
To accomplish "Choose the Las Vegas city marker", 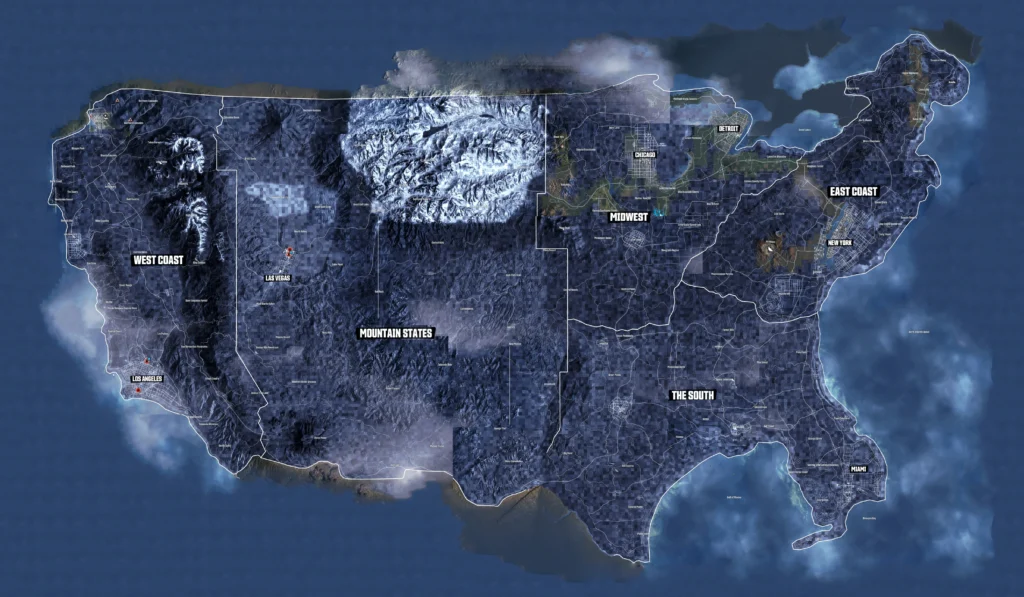I will [x=277, y=277].
